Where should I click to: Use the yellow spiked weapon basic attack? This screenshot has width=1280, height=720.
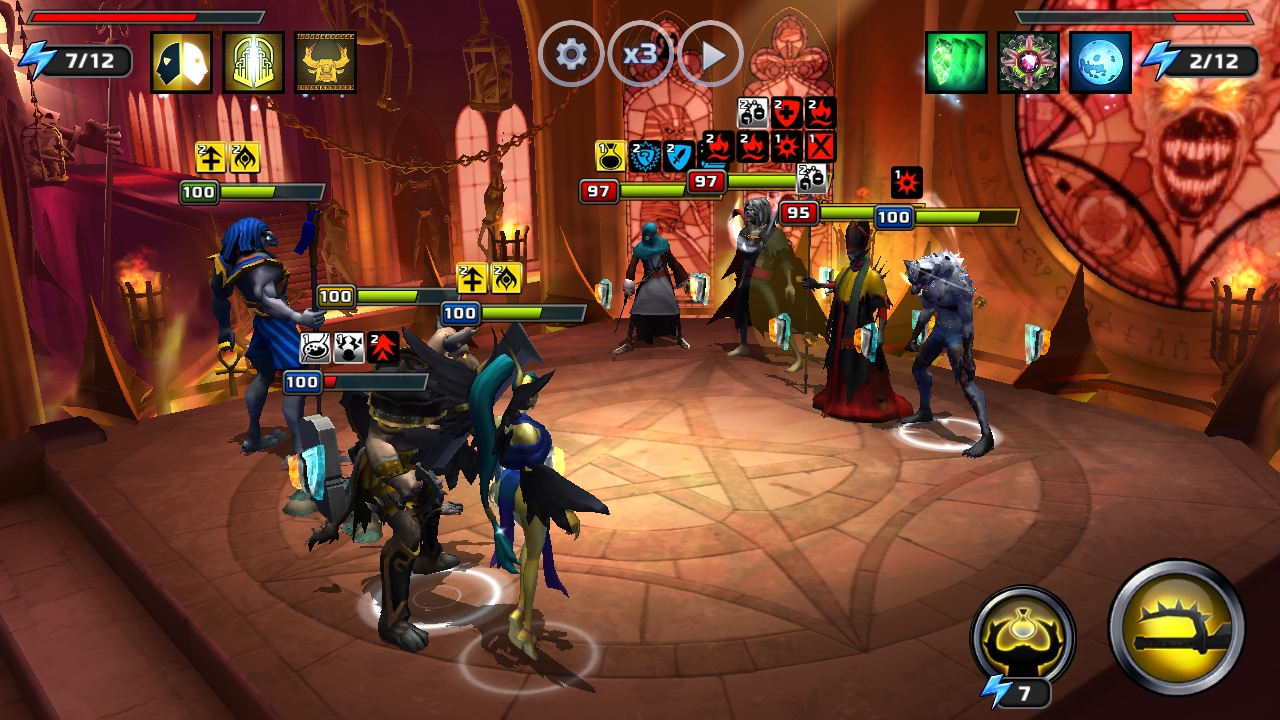[1177, 627]
